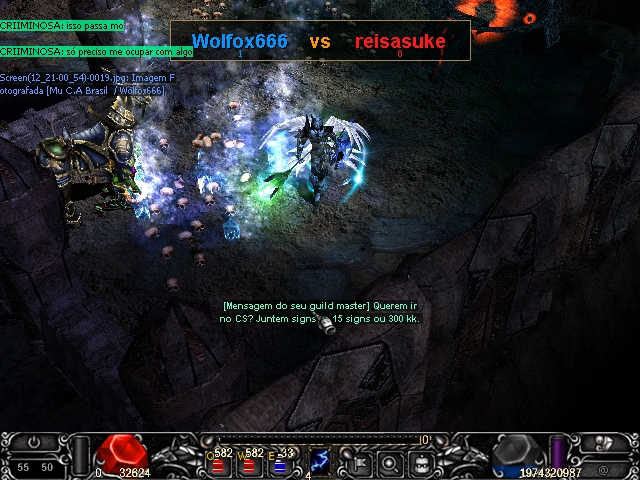Click the power button icon
The width and height of the screenshot is (640, 480).
(x=34, y=441)
